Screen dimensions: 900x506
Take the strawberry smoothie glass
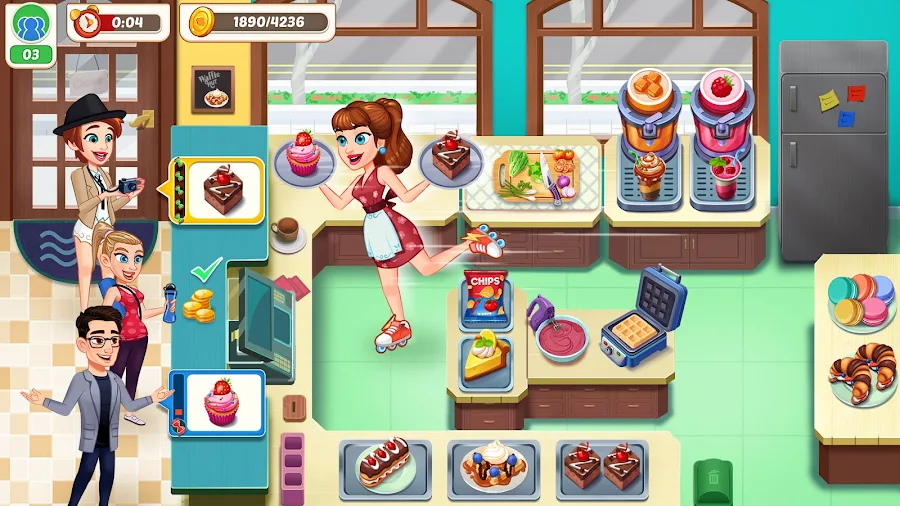(722, 177)
